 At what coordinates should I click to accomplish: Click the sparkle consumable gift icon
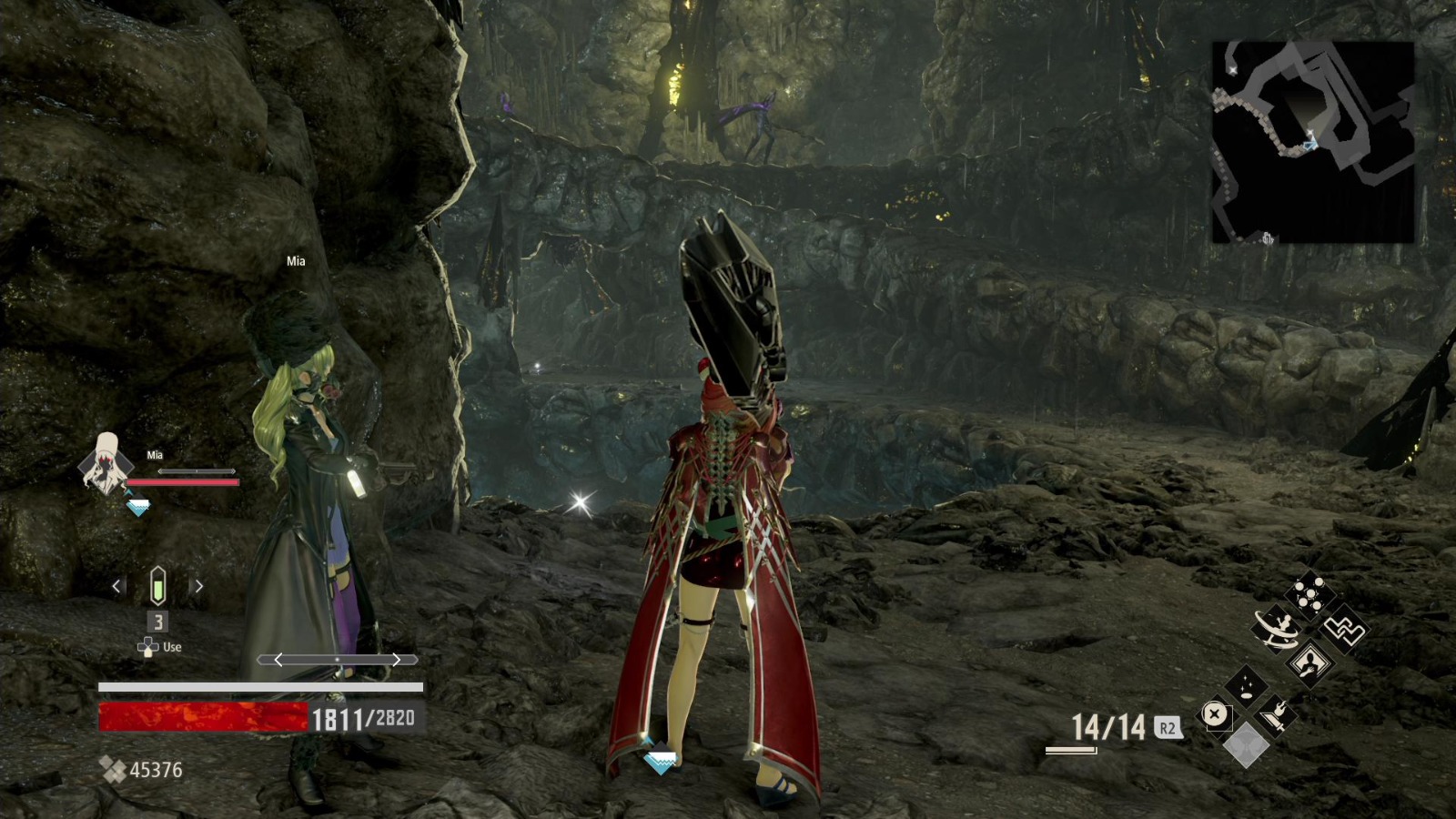(1247, 685)
